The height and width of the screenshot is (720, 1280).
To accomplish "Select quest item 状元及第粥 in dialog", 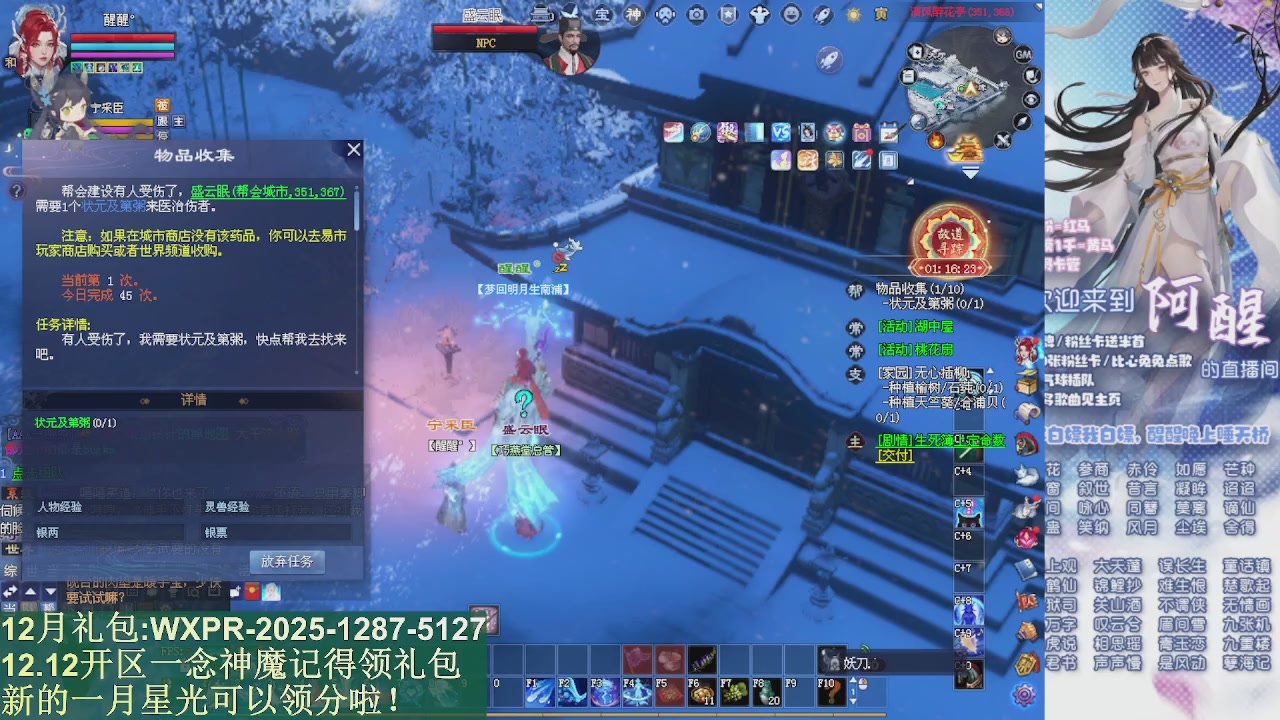I will [x=62, y=424].
